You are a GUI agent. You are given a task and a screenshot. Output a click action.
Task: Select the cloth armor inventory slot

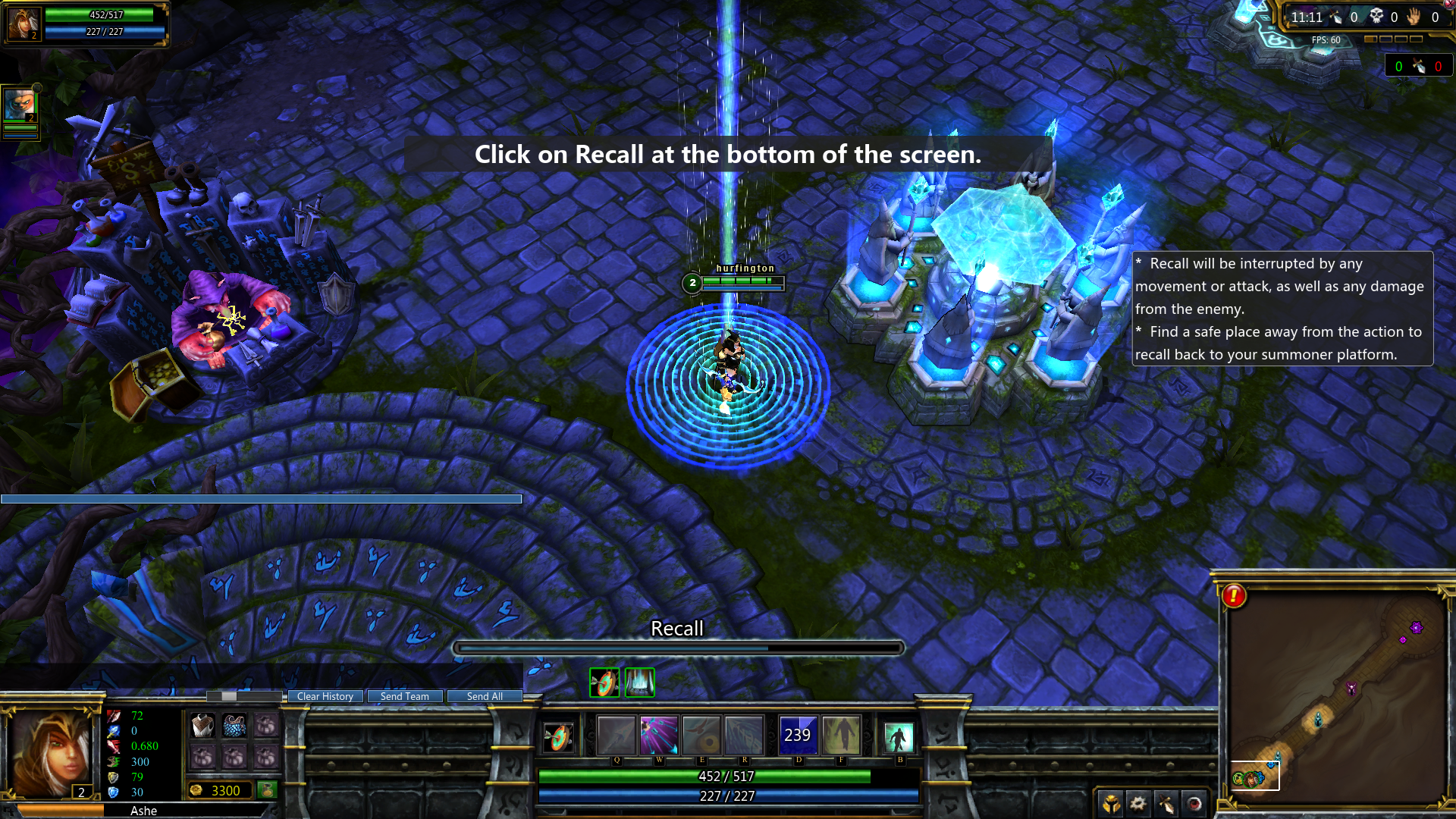pyautogui.click(x=202, y=726)
